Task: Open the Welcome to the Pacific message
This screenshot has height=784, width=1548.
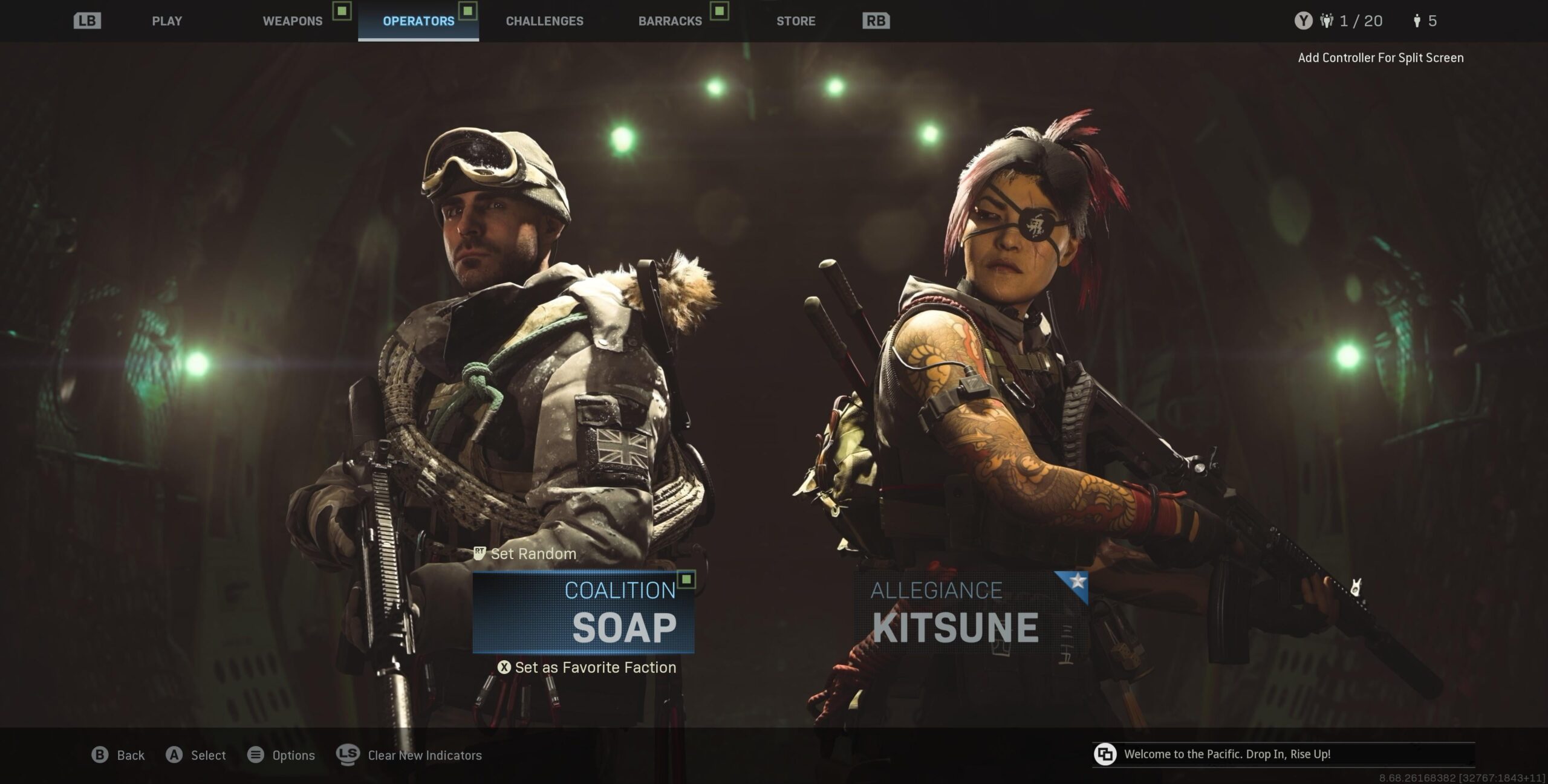Action: point(1226,754)
